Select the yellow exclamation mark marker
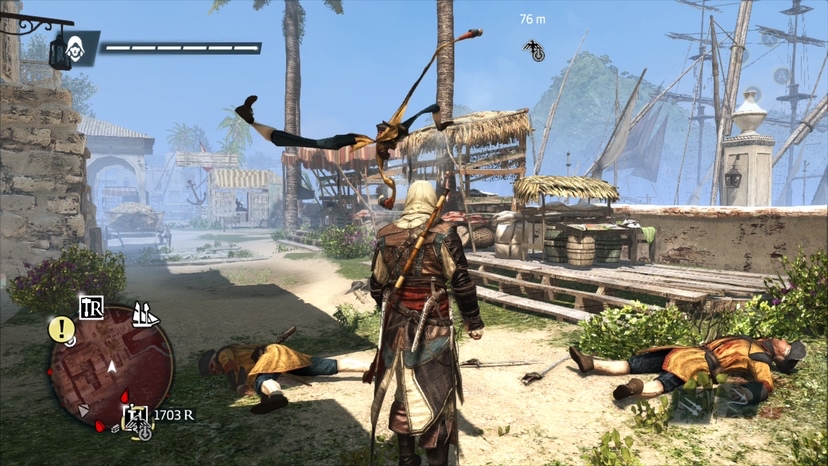This screenshot has width=828, height=466. click(x=60, y=329)
